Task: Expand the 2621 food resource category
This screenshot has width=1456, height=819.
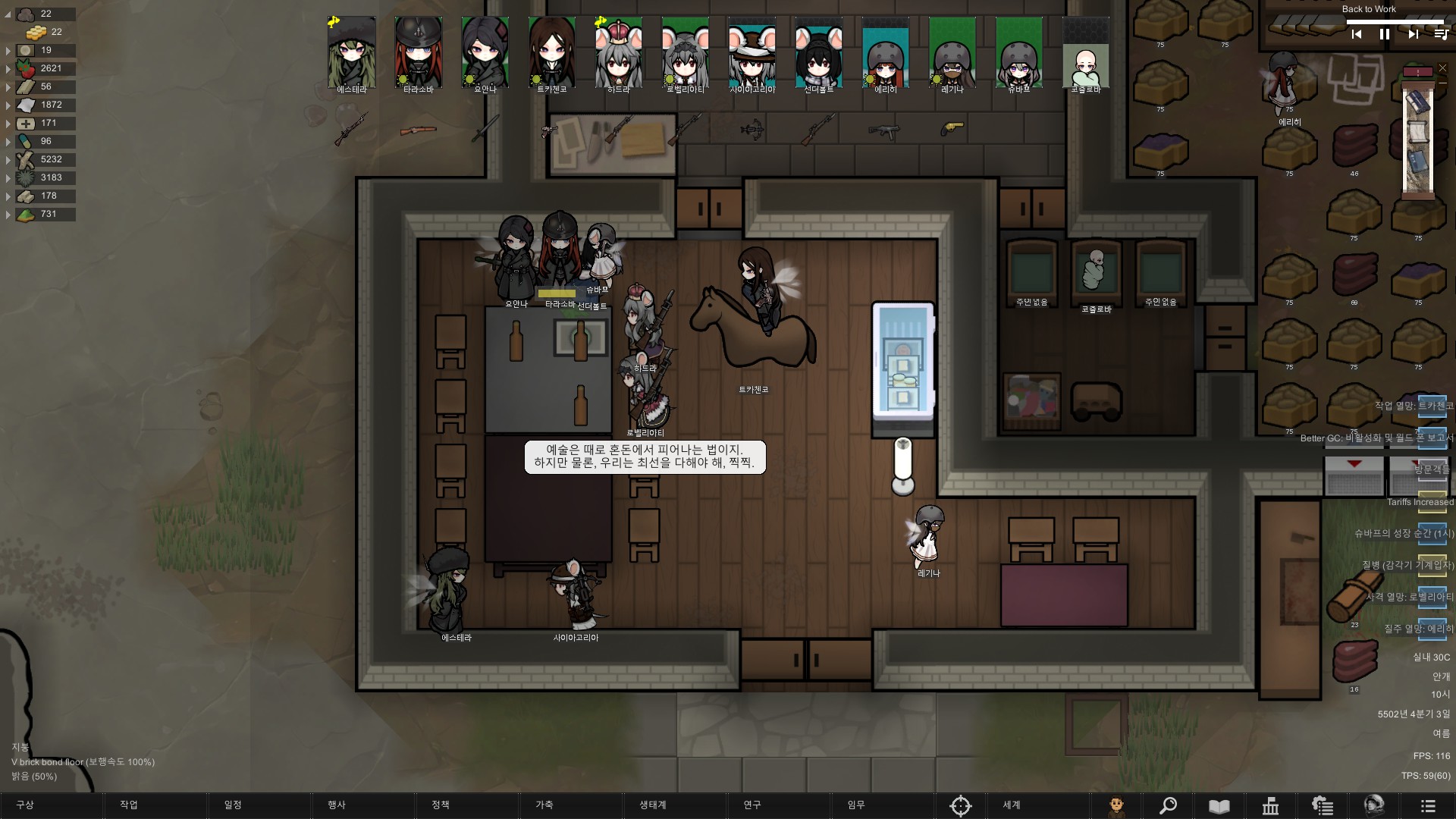Action: coord(8,69)
